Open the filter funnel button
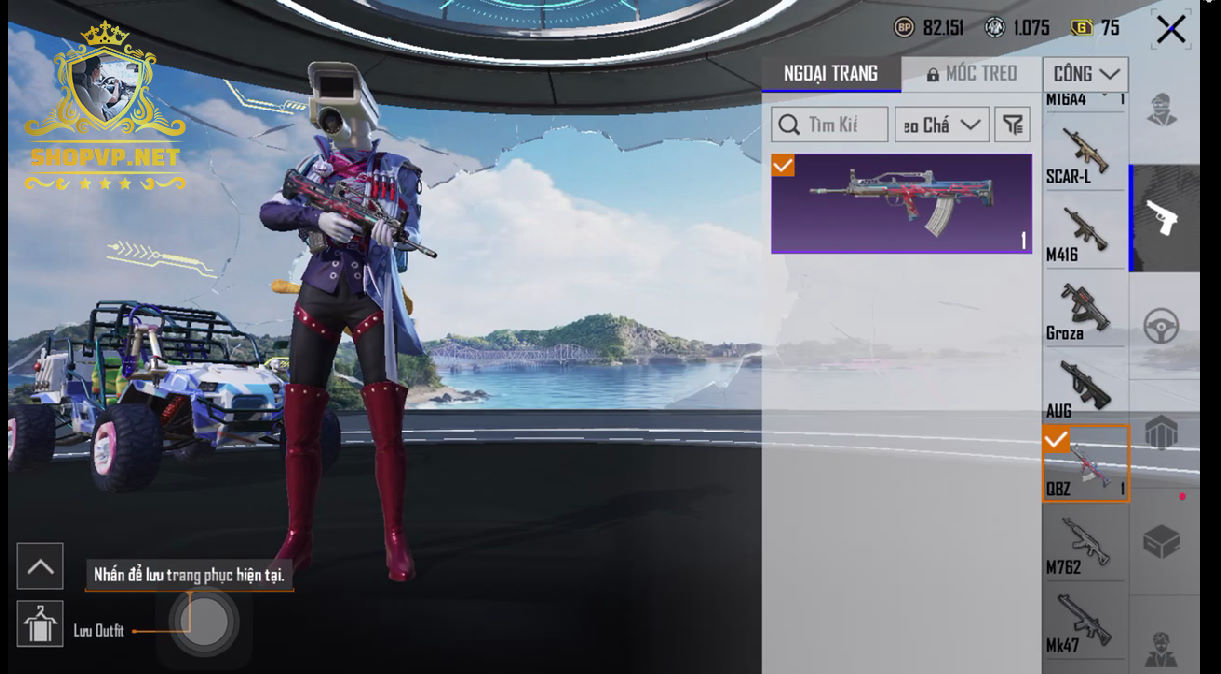This screenshot has width=1221, height=674. coord(1012,125)
